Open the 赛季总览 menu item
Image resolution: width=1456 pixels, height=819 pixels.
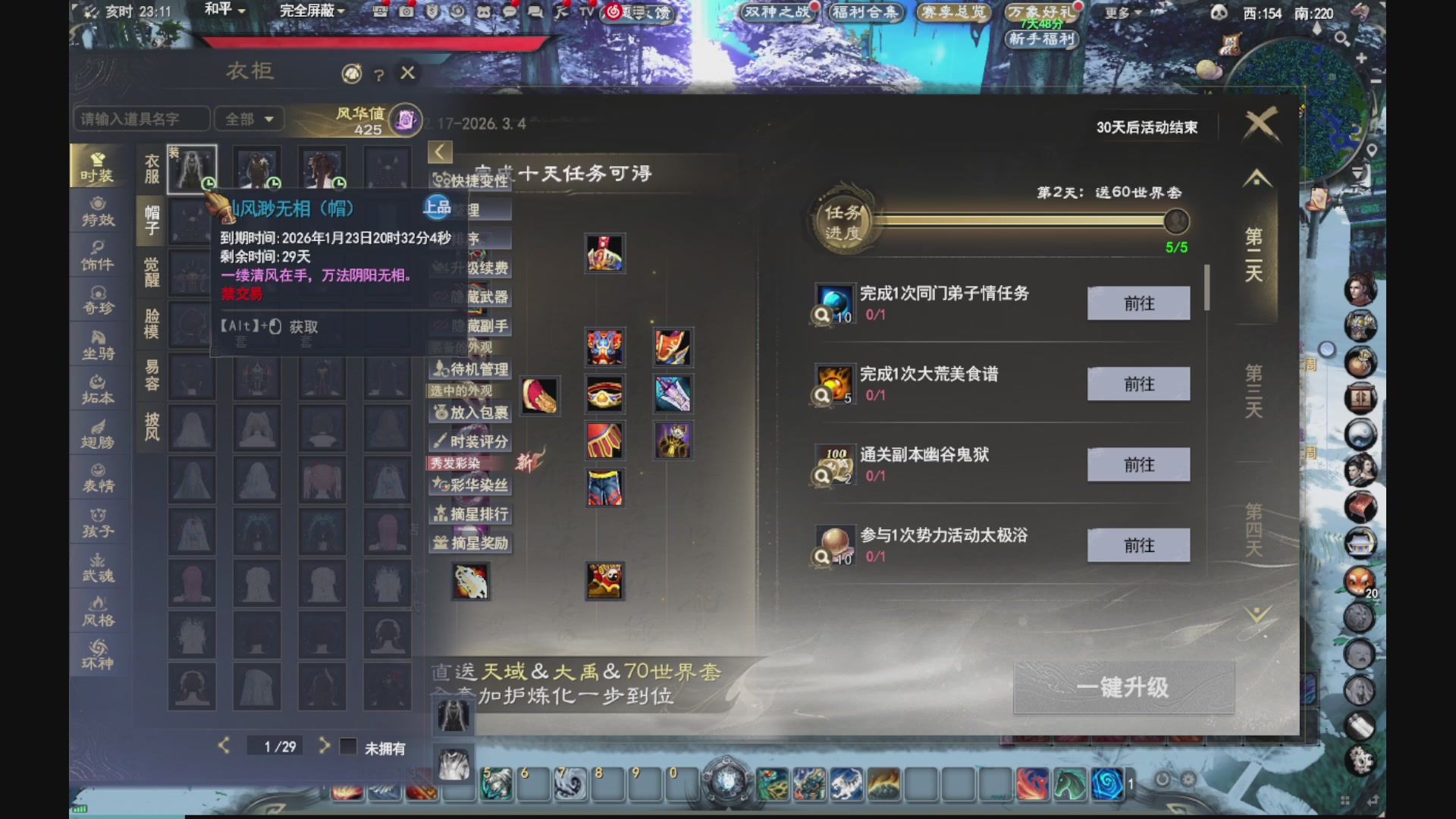pyautogui.click(x=954, y=11)
